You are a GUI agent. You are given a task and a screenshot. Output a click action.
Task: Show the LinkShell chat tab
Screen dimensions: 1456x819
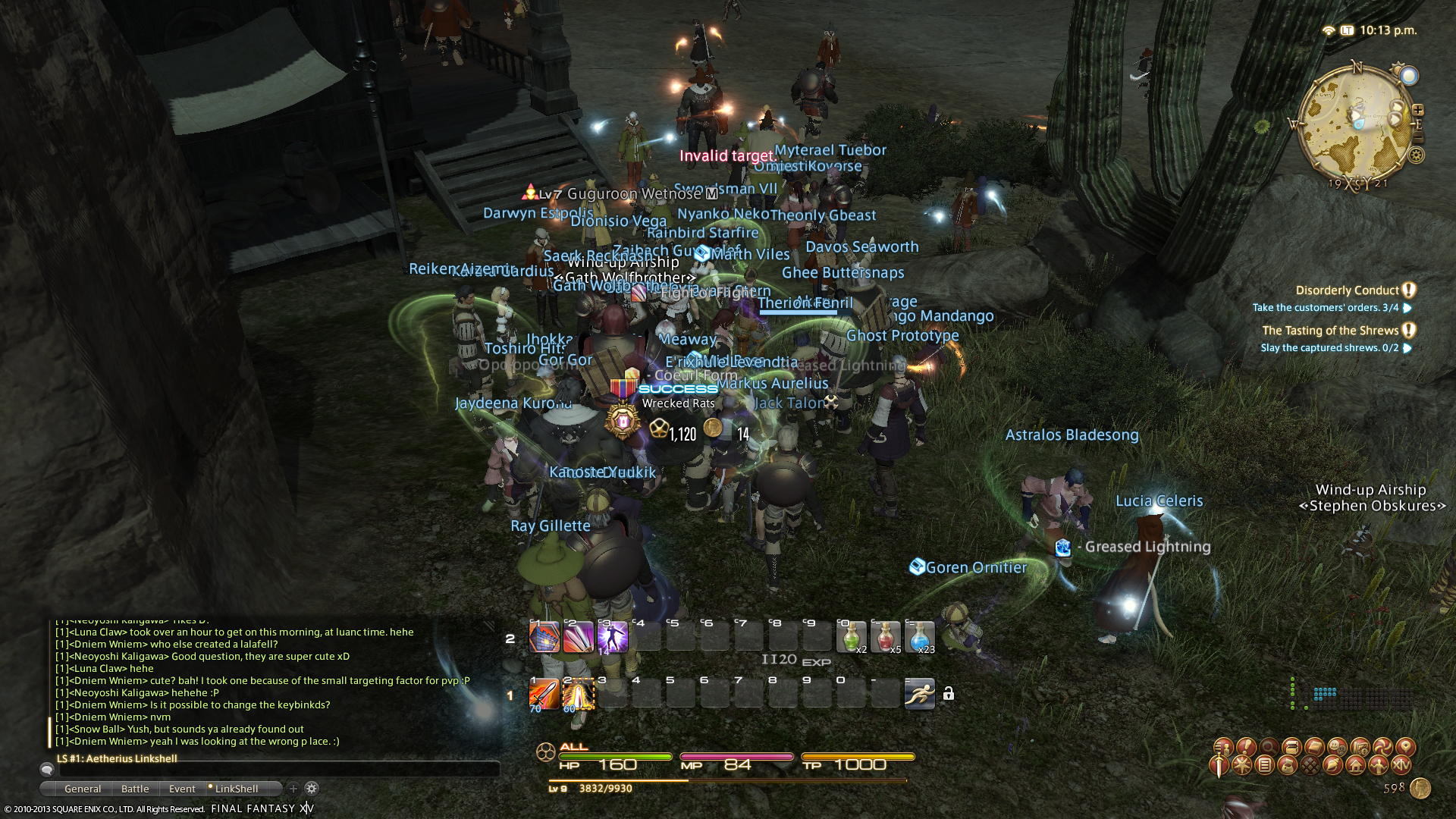coord(237,789)
